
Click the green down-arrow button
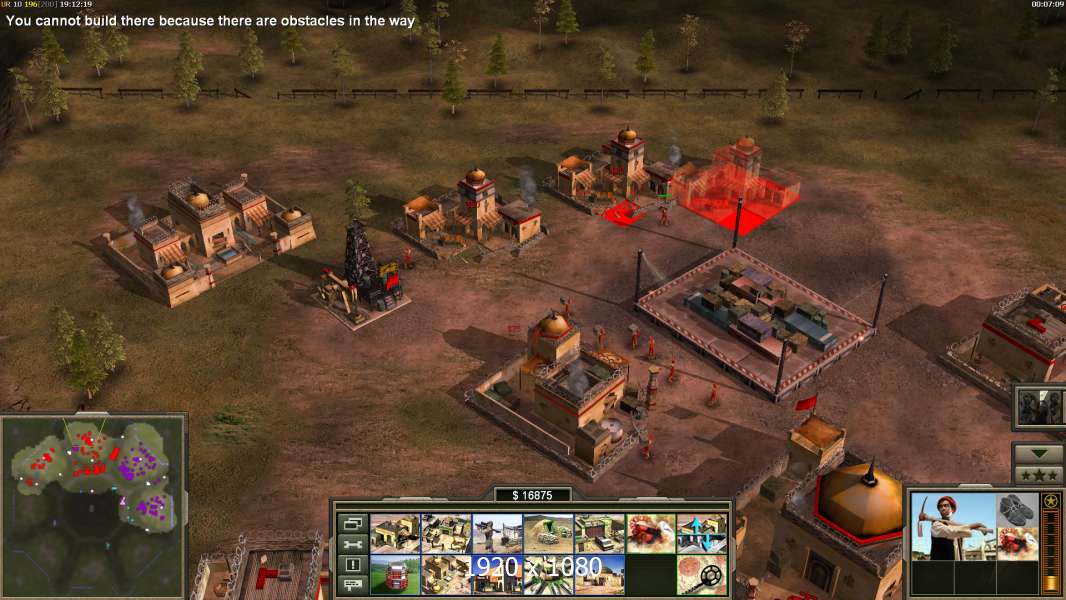(1038, 453)
